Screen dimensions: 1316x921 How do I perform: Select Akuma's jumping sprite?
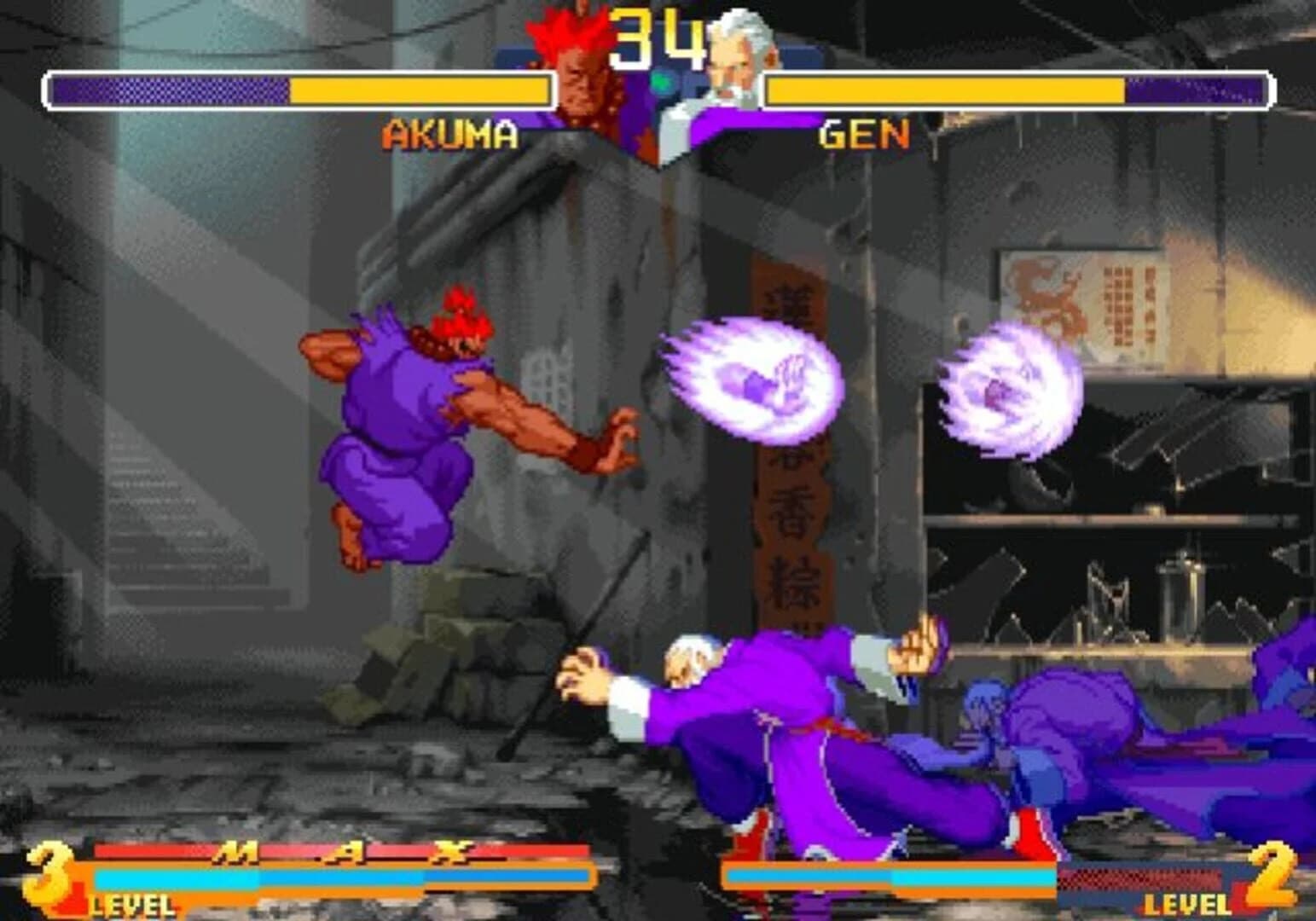426,426
